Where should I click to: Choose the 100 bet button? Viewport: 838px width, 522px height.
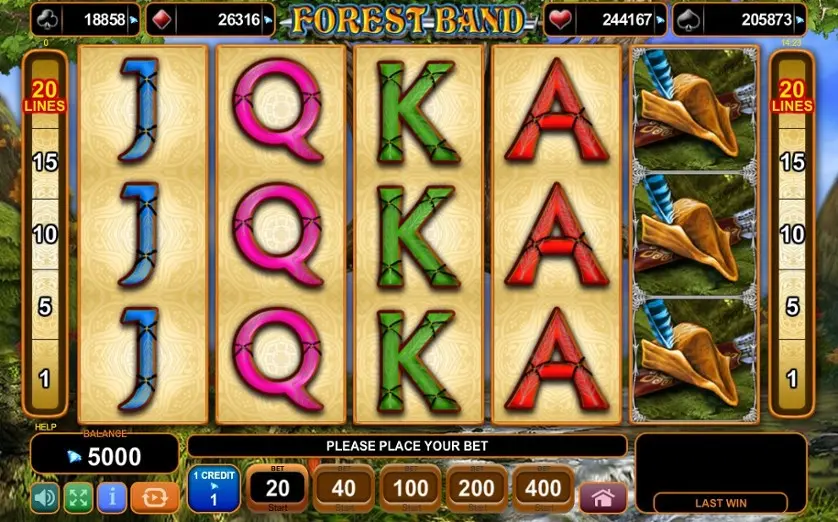(x=410, y=488)
